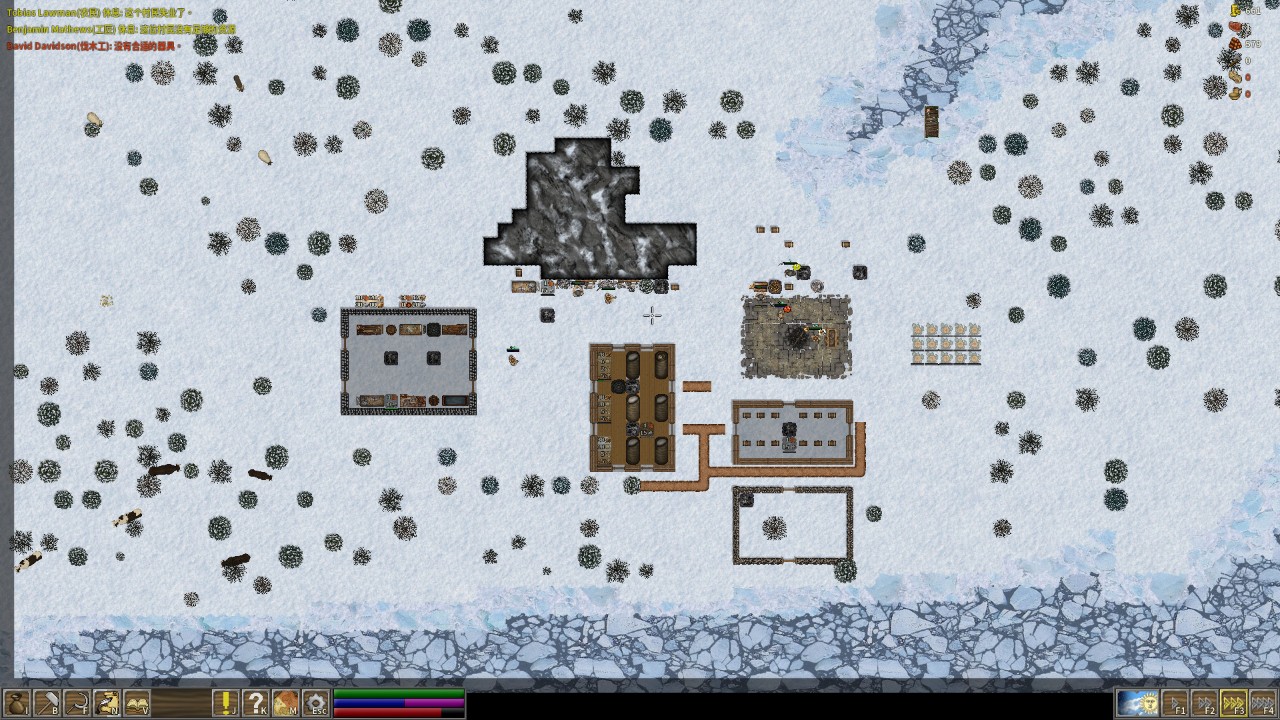Open the jobs exclamation mark icon (J)
The image size is (1280, 720).
[227, 704]
